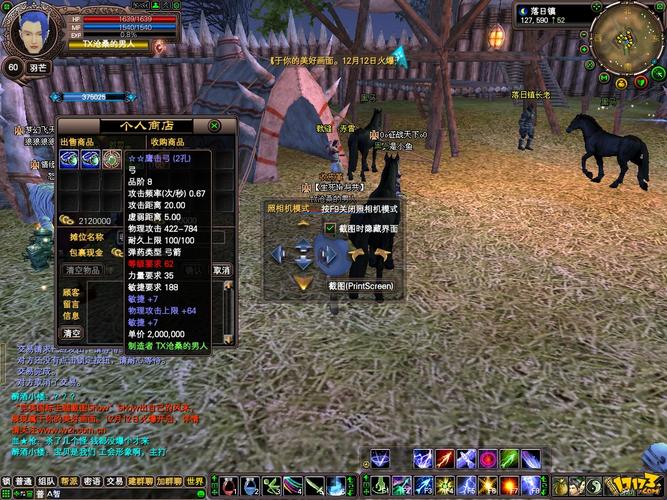Screen dimensions: 667x500
Task: Click the 取消 button in the shop
Action: click(x=222, y=271)
